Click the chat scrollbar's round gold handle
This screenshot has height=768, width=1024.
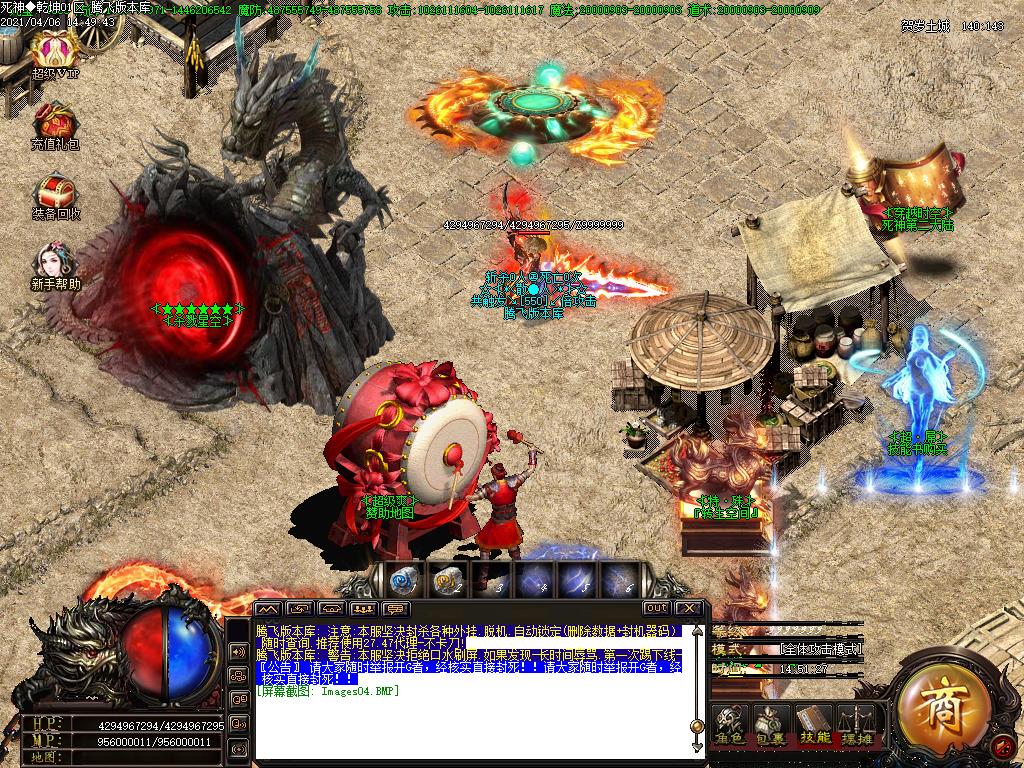(697, 726)
